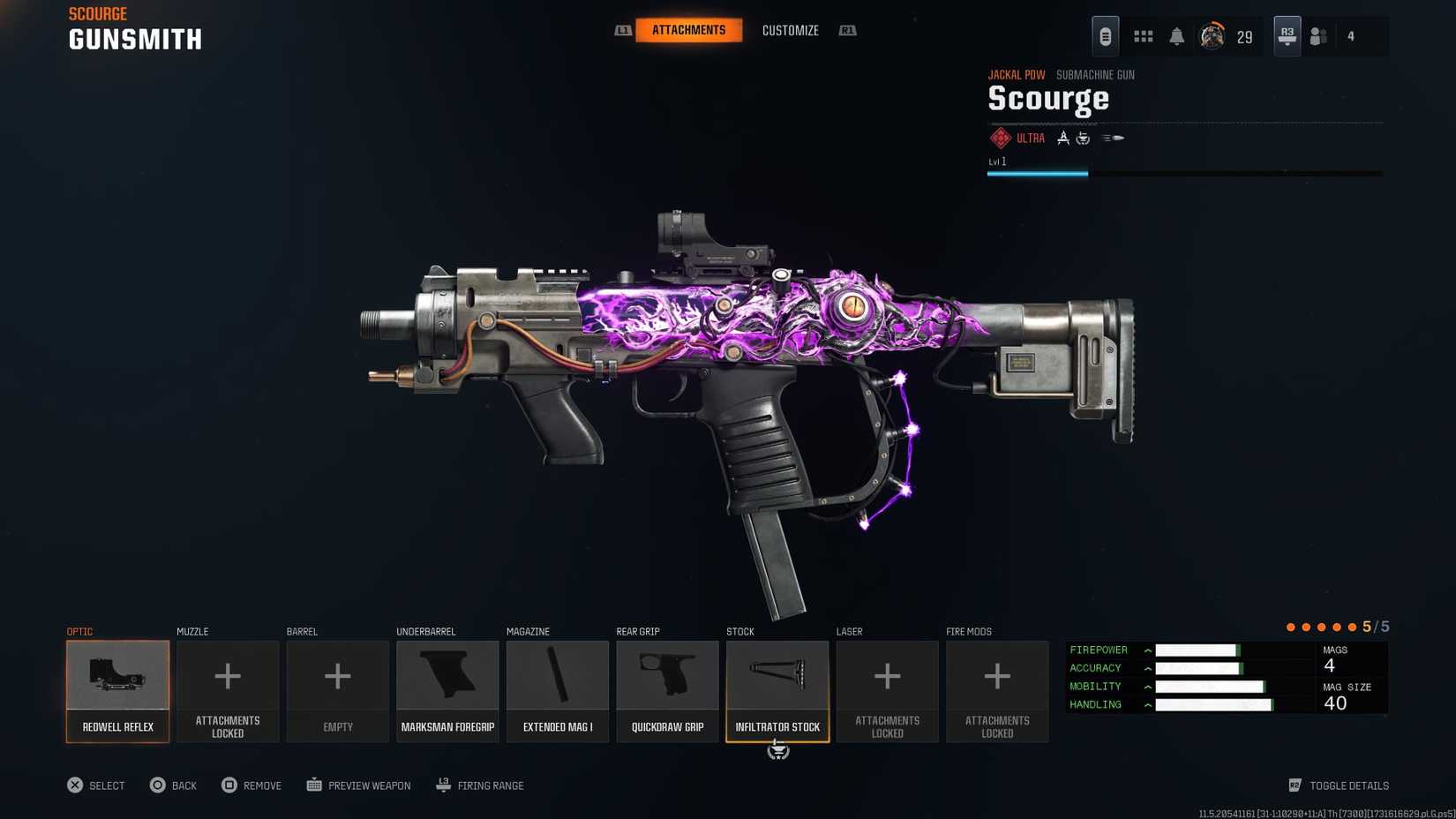
Task: Switch to the Attachments tab
Action: coord(688,30)
